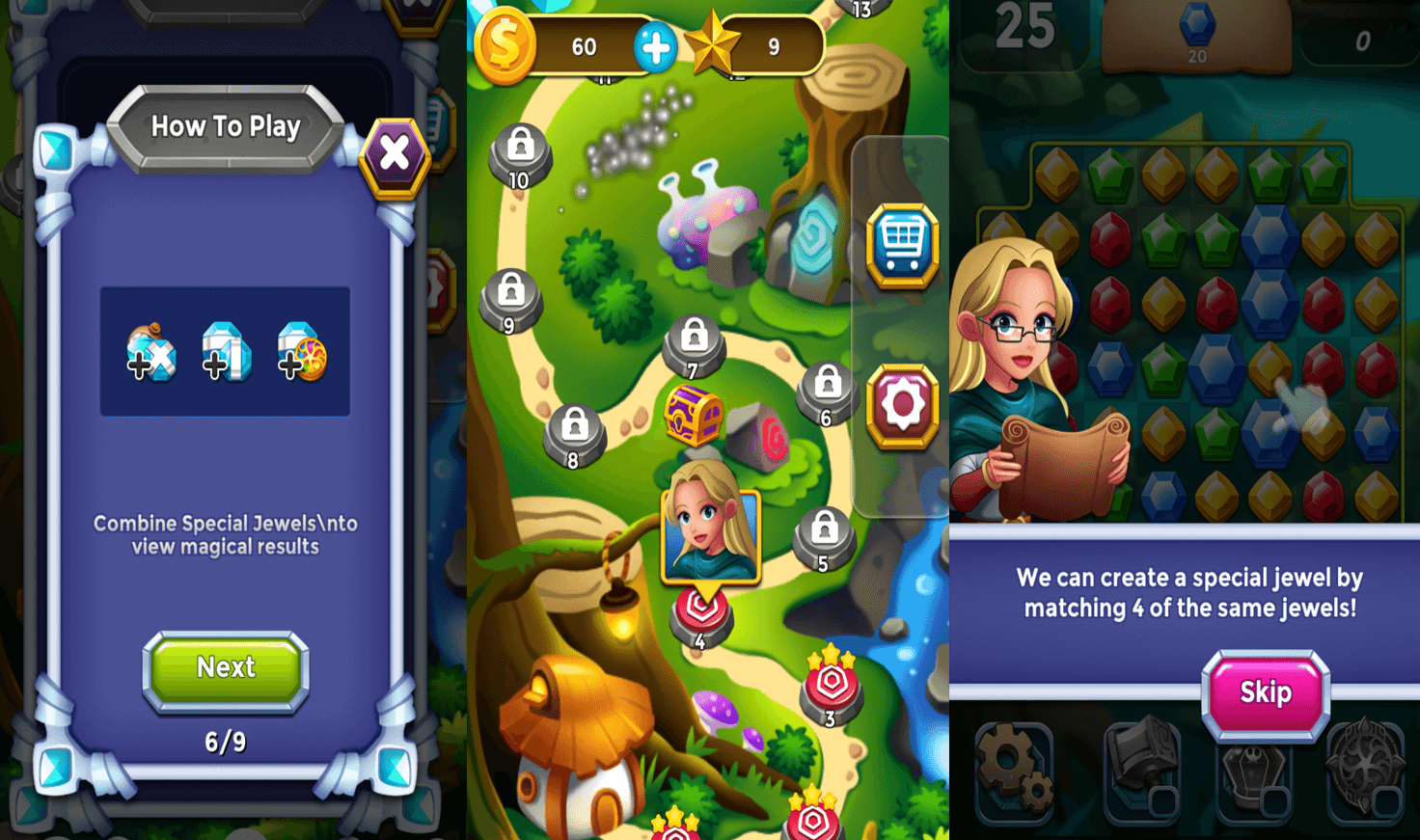This screenshot has width=1420, height=840.
Task: Open the purple treasure chest reward
Action: coord(693,415)
